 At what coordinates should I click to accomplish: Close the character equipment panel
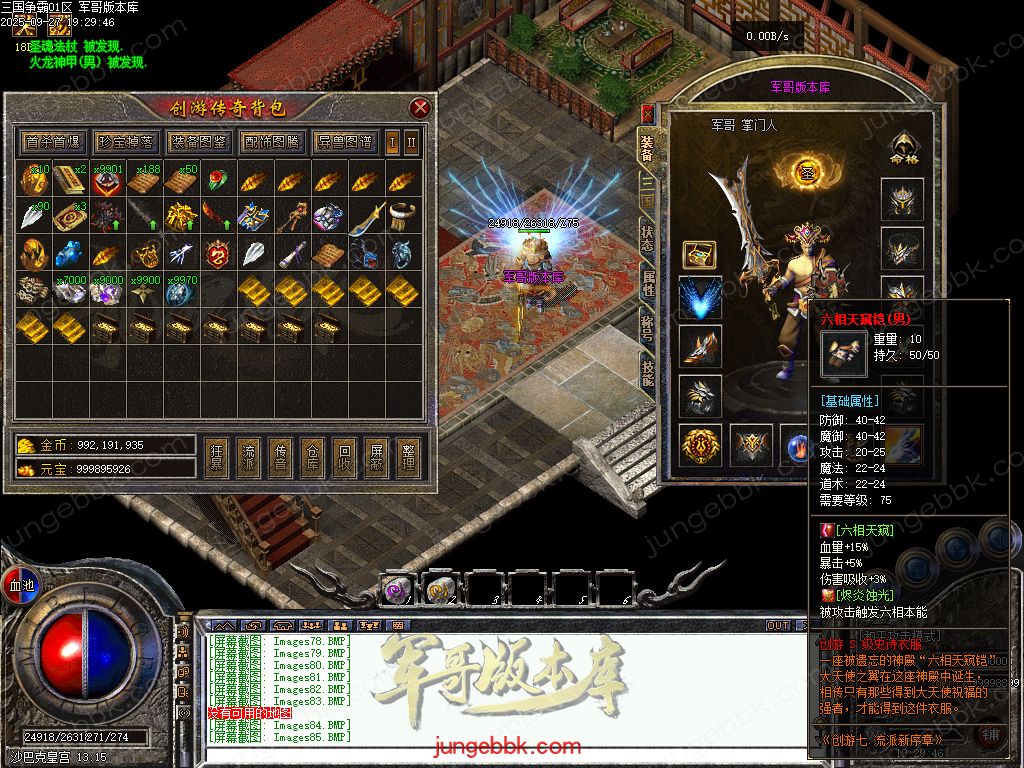click(x=647, y=113)
